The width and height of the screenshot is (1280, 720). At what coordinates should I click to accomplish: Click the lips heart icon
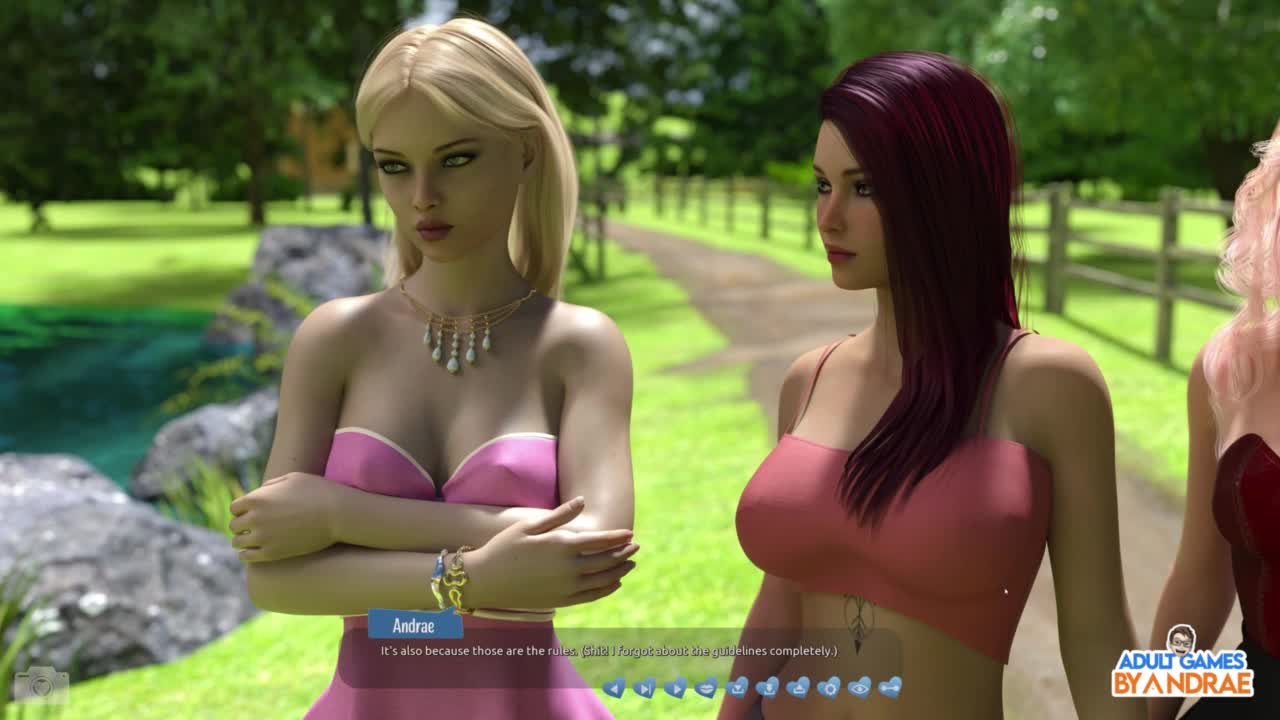coord(706,687)
